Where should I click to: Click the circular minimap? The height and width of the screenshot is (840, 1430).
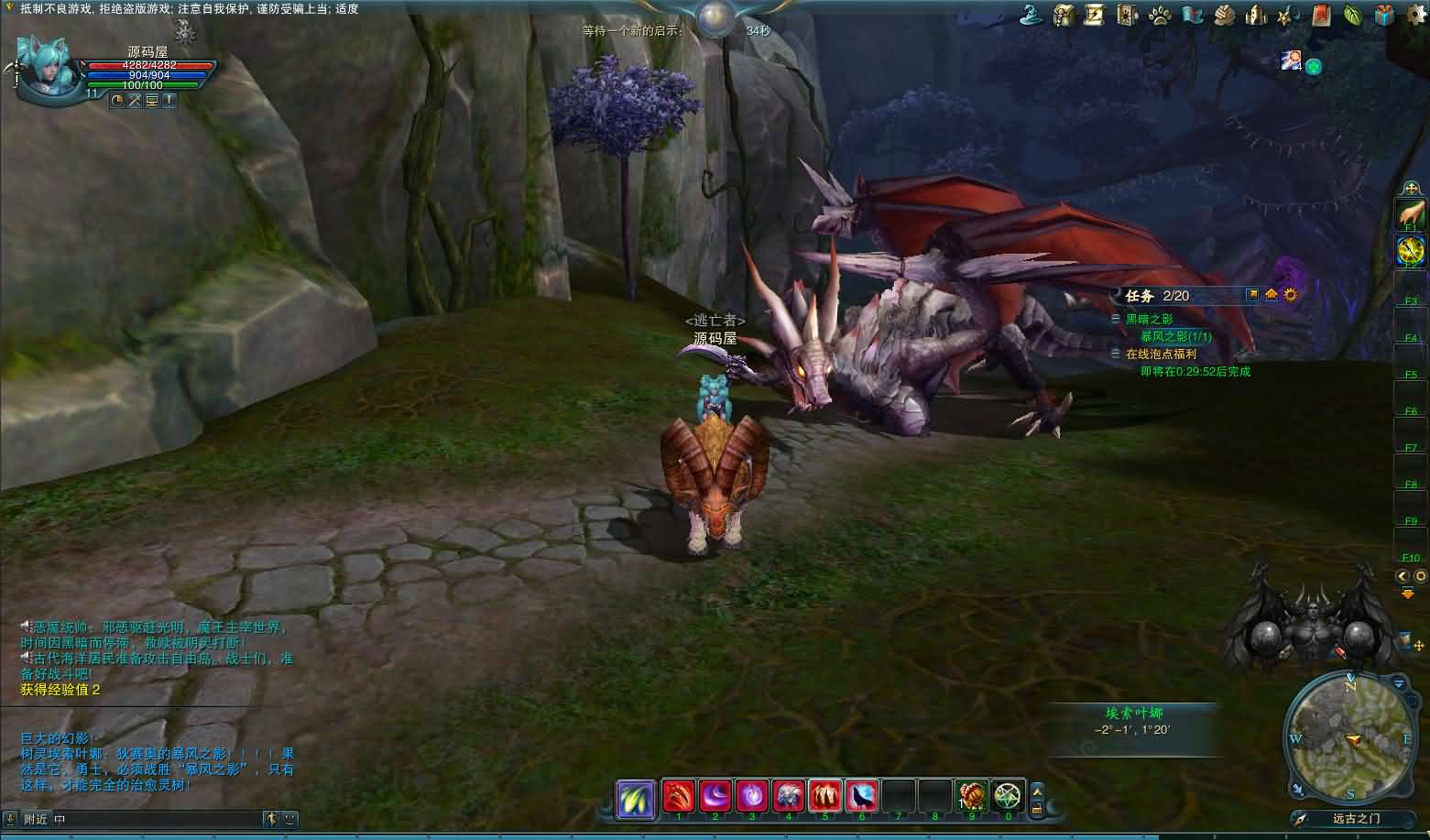tap(1348, 736)
